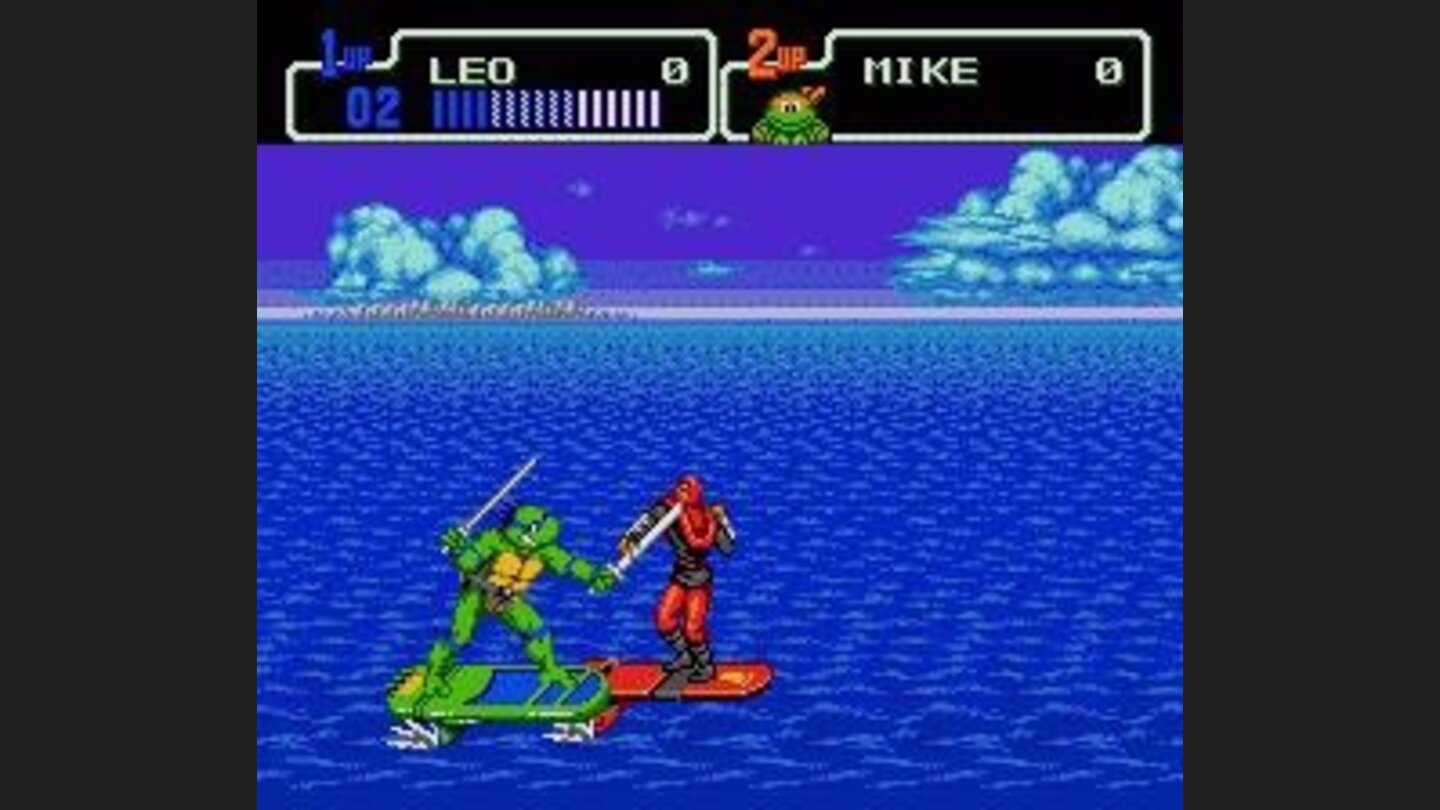Viewport: 1440px width, 810px height.
Task: Toggle Leo's lives counter showing 02
Action: pos(375,105)
